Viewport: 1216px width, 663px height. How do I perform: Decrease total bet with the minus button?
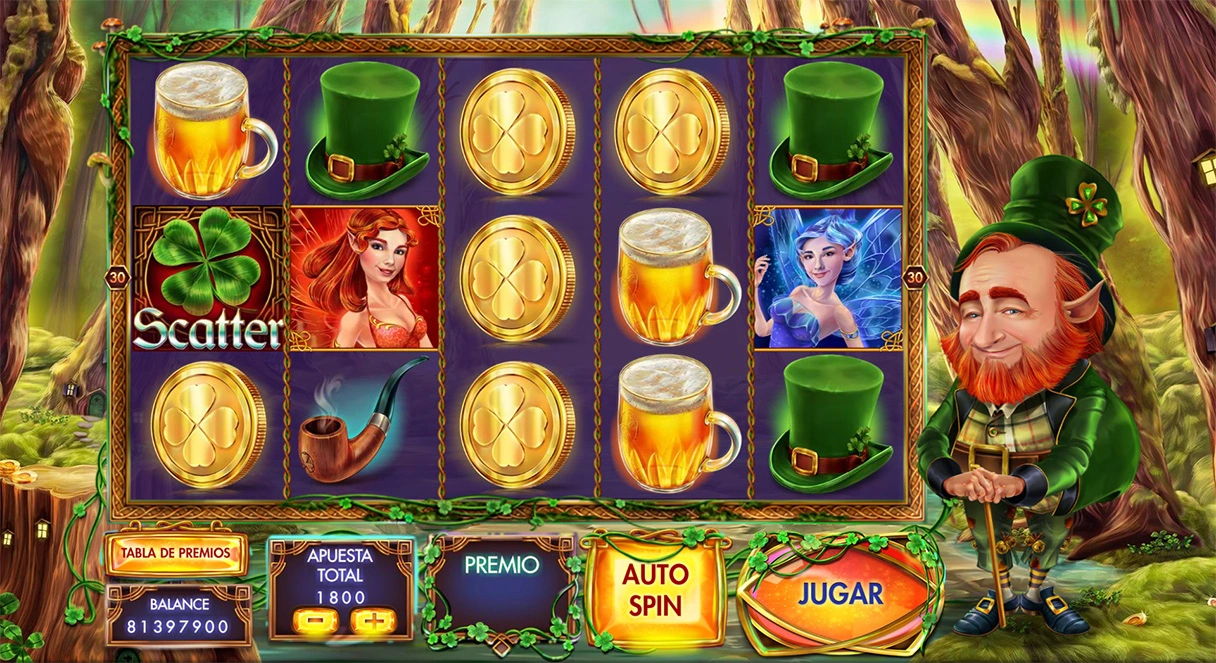pyautogui.click(x=313, y=622)
